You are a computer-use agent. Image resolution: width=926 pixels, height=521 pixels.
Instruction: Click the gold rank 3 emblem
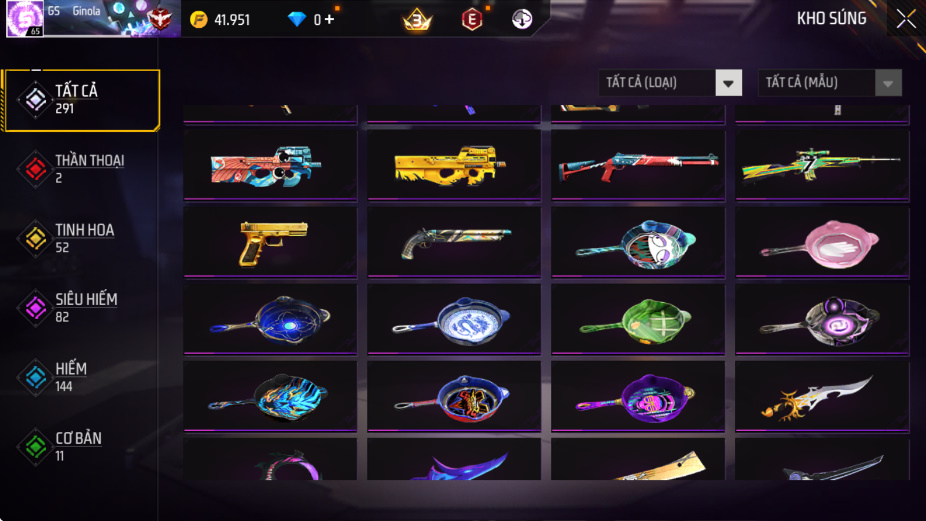tap(417, 19)
